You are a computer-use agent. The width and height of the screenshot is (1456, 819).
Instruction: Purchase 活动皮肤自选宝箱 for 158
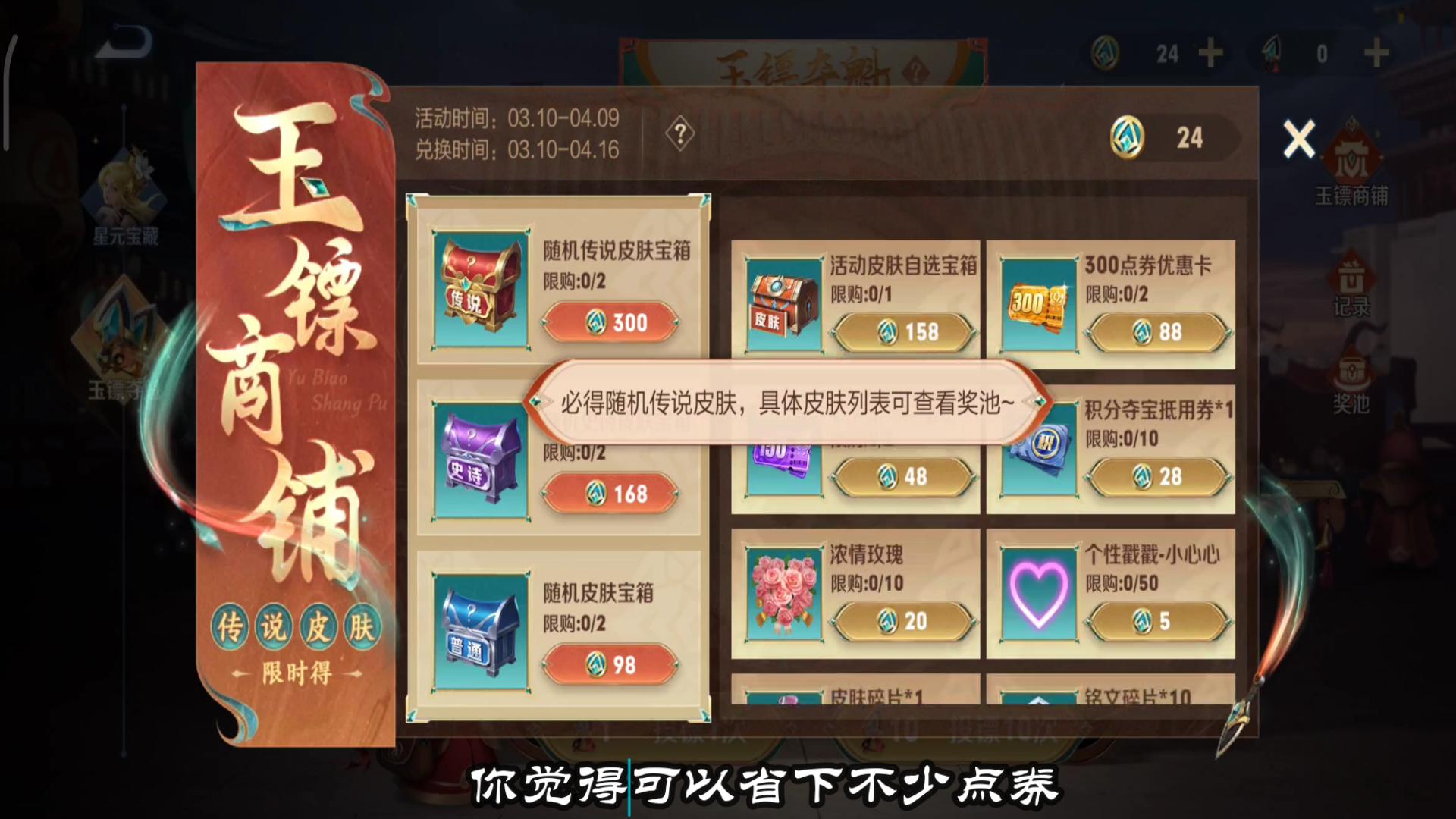point(904,331)
